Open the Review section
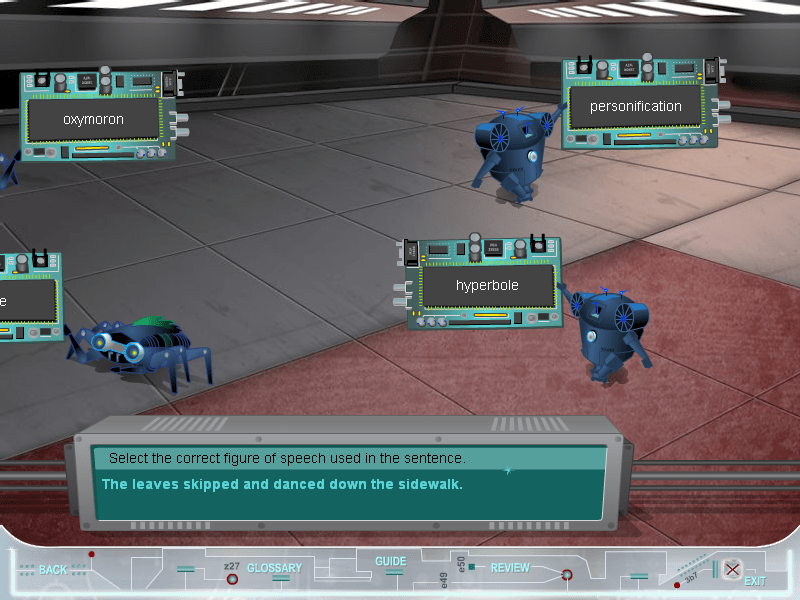 click(510, 568)
